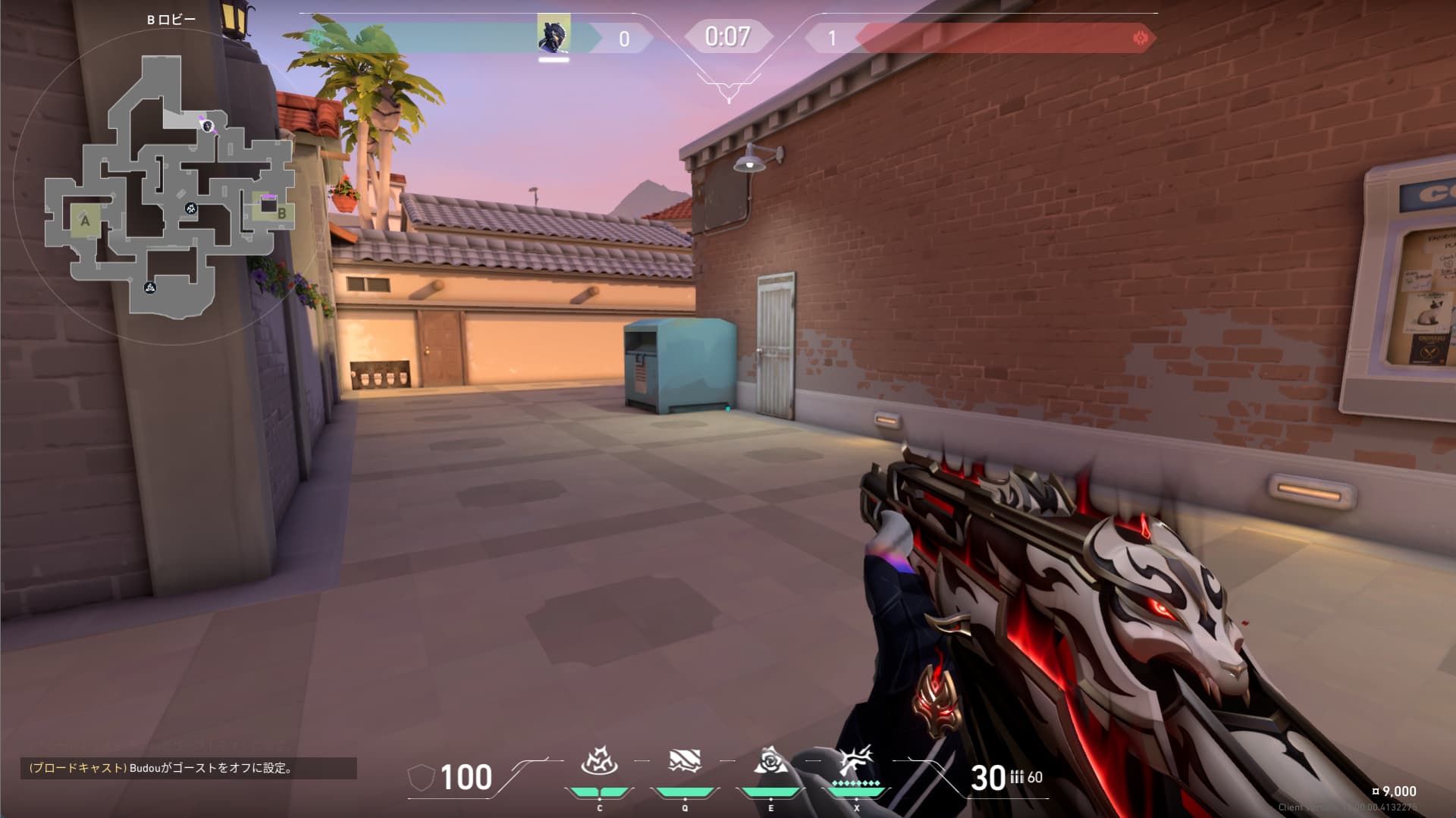1456x818 pixels.
Task: Click the agent portrait in the top bar
Action: click(554, 34)
